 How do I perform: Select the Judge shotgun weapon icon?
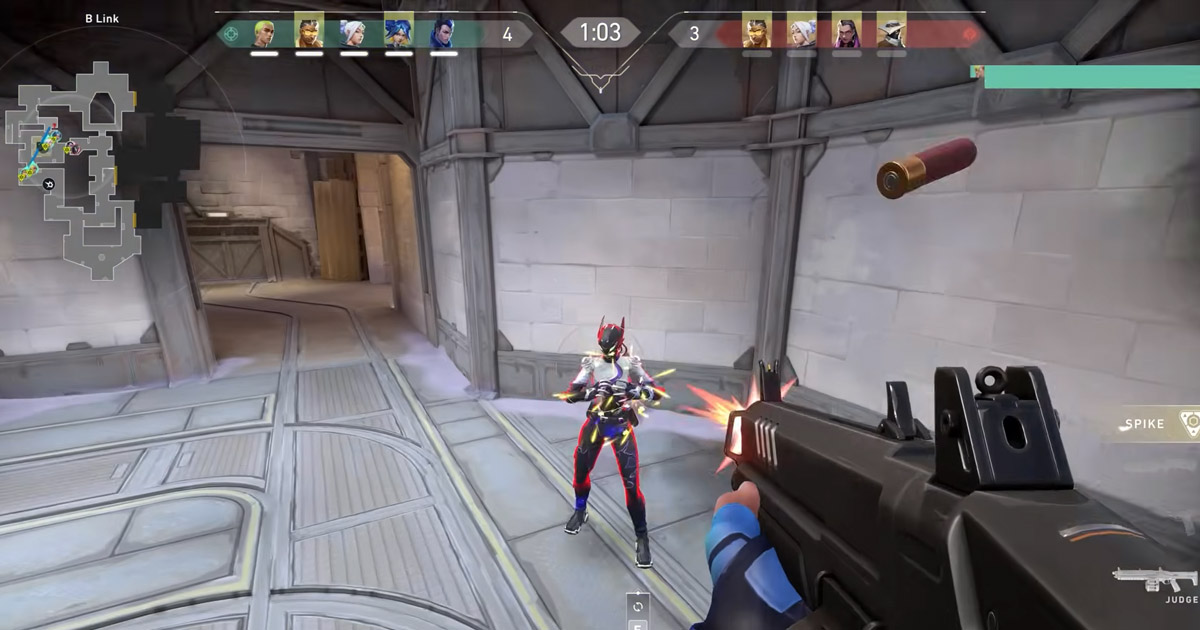[1155, 580]
